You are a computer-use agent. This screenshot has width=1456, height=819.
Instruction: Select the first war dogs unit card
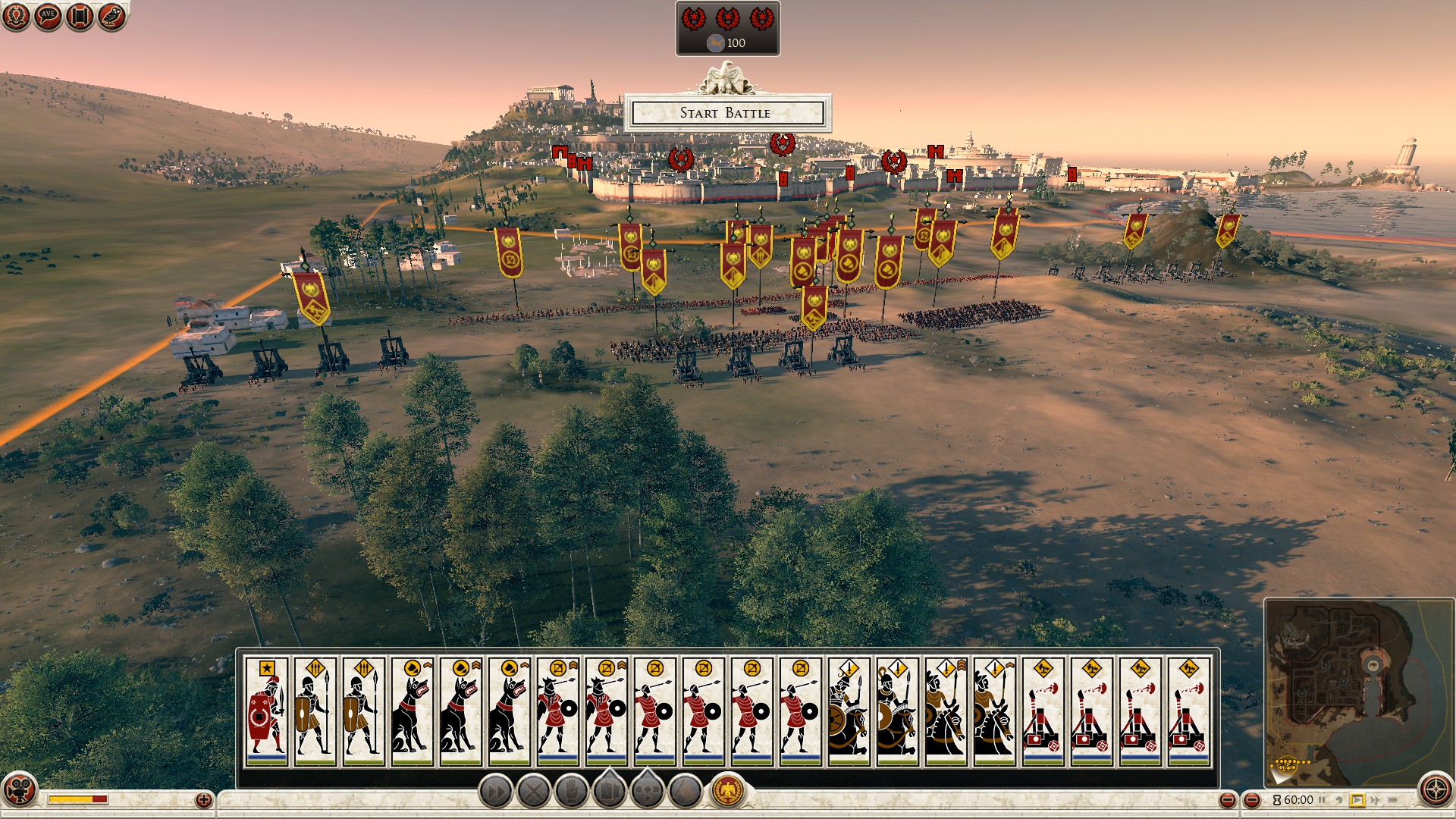pos(413,711)
